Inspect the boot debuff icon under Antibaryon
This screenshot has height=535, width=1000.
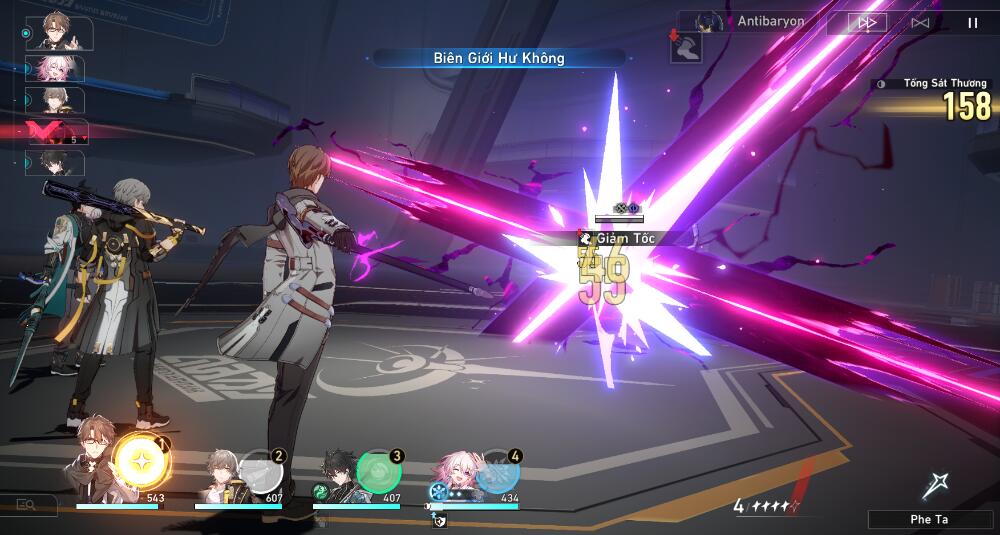pyautogui.click(x=686, y=48)
